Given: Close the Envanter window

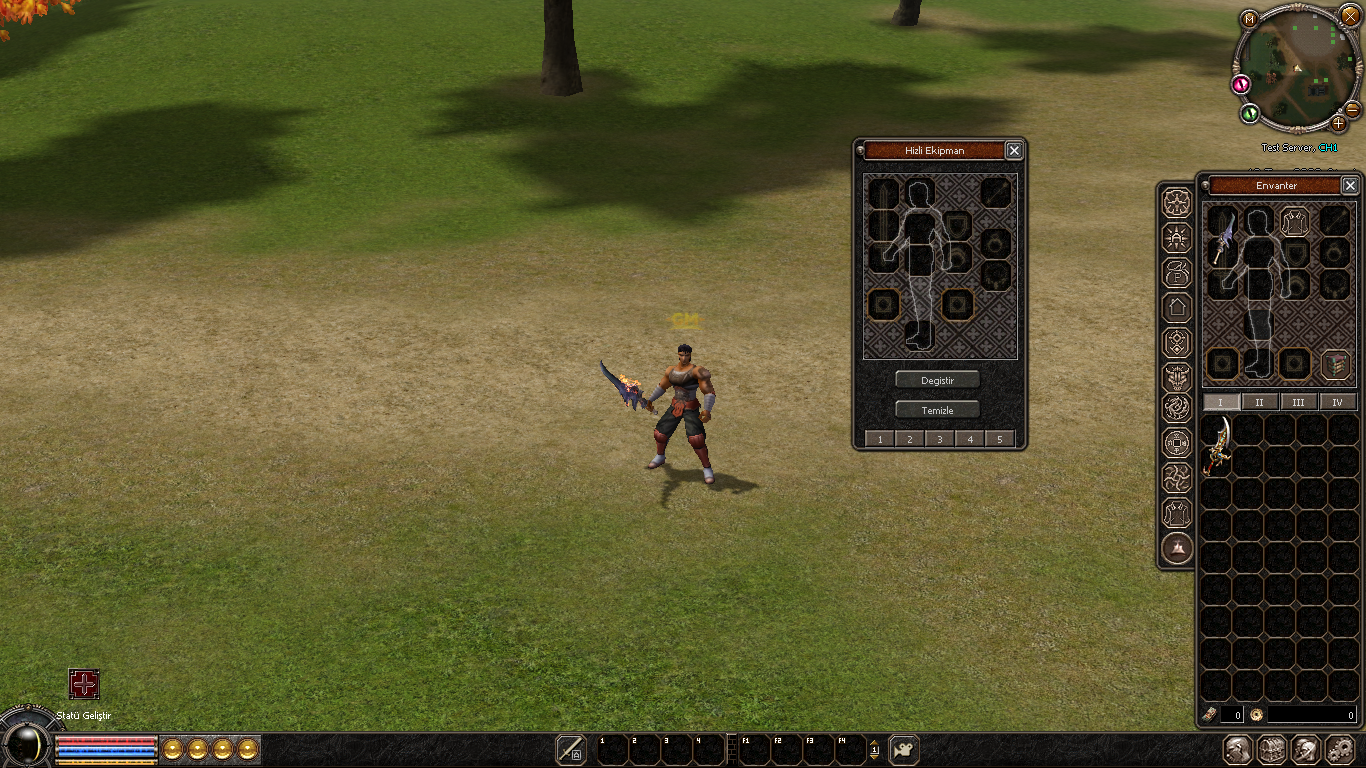Looking at the screenshot, I should pos(1350,186).
